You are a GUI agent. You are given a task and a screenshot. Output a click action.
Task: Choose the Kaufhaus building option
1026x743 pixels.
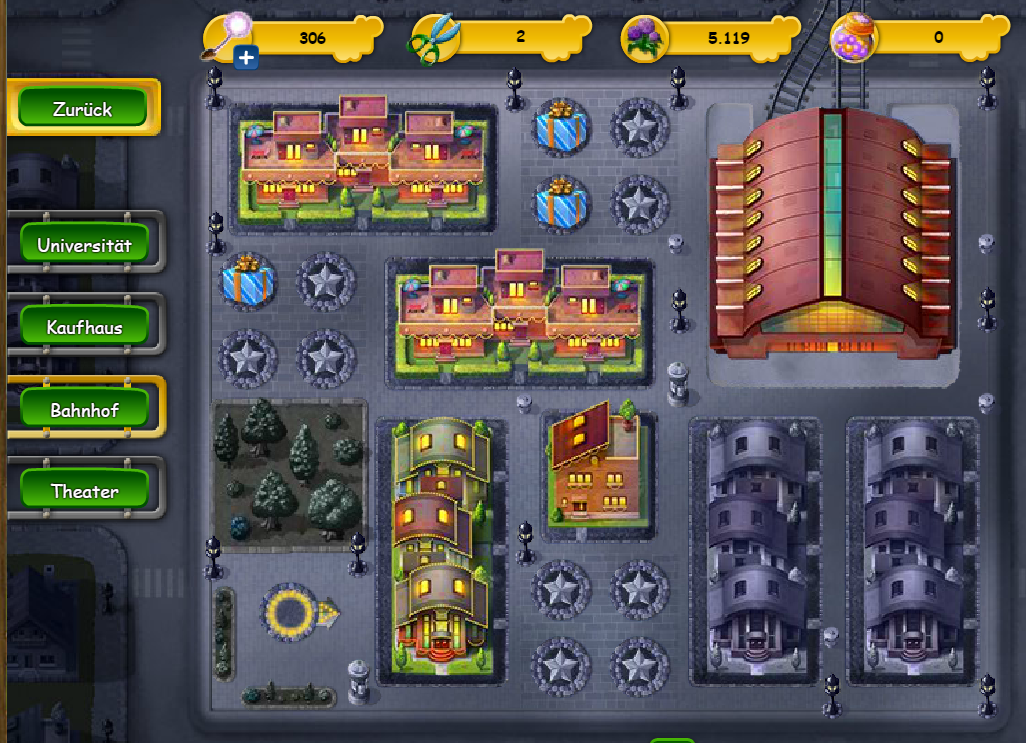tap(85, 327)
